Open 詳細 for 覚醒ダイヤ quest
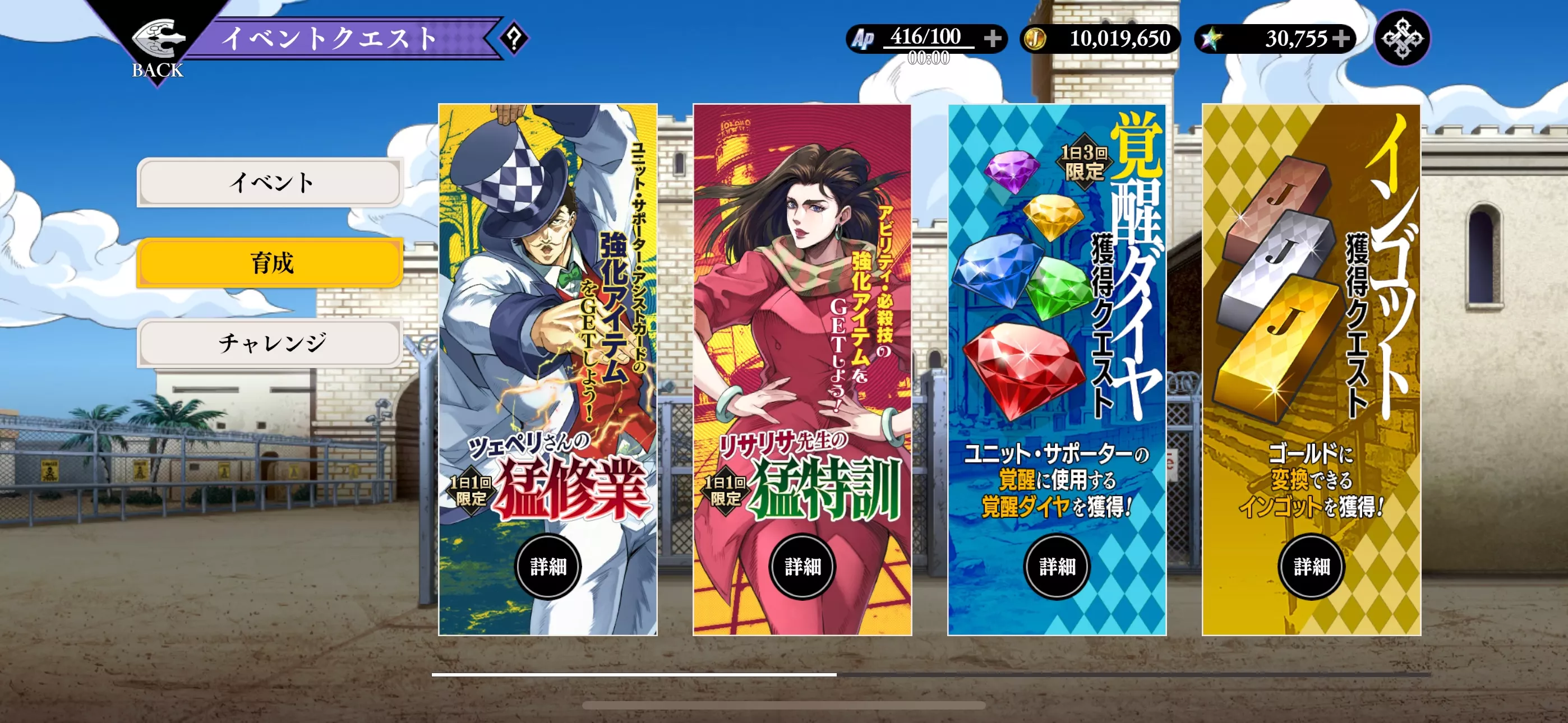Image resolution: width=1568 pixels, height=723 pixels. (1057, 566)
